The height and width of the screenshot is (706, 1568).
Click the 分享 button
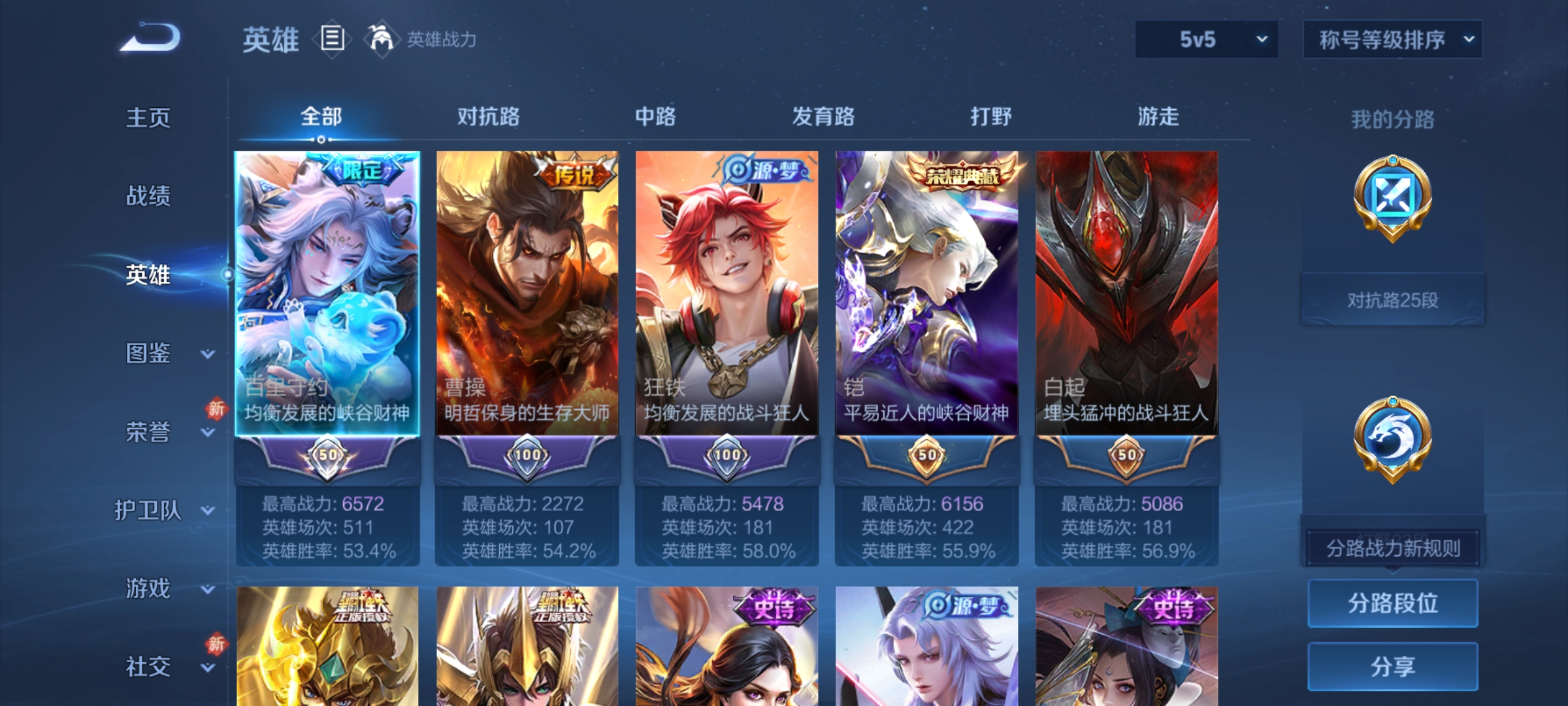tap(1392, 664)
